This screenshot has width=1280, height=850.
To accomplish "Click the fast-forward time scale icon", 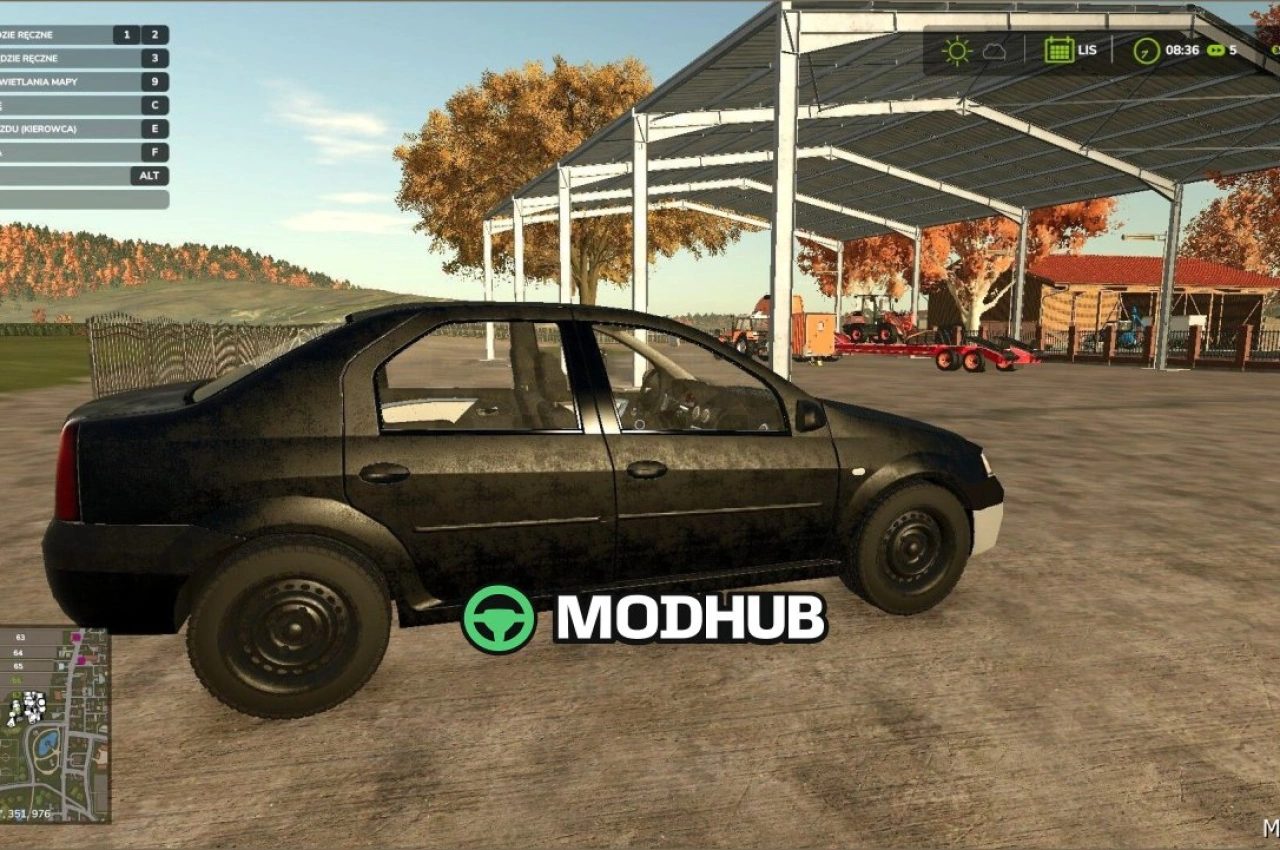I will [1217, 50].
